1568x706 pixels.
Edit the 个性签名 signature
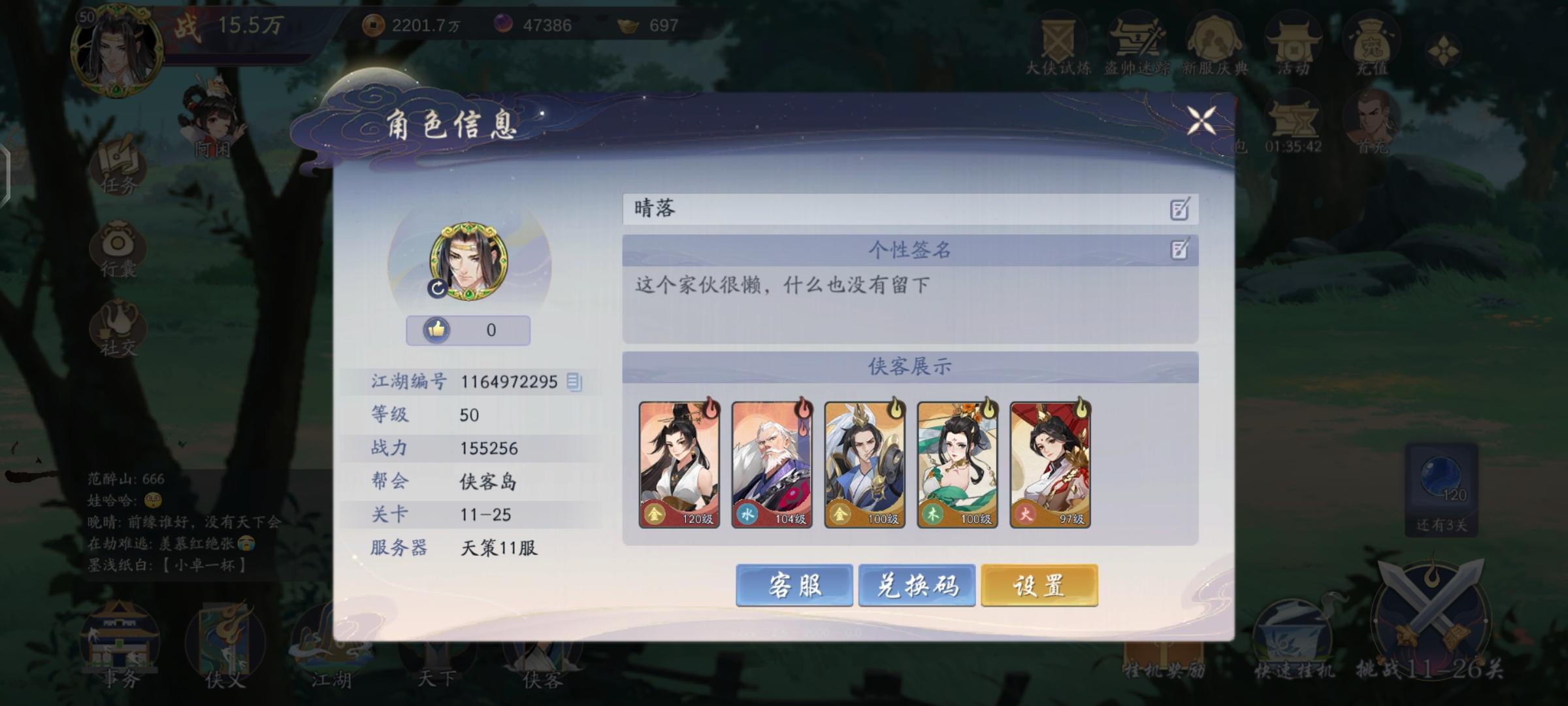[x=1180, y=249]
